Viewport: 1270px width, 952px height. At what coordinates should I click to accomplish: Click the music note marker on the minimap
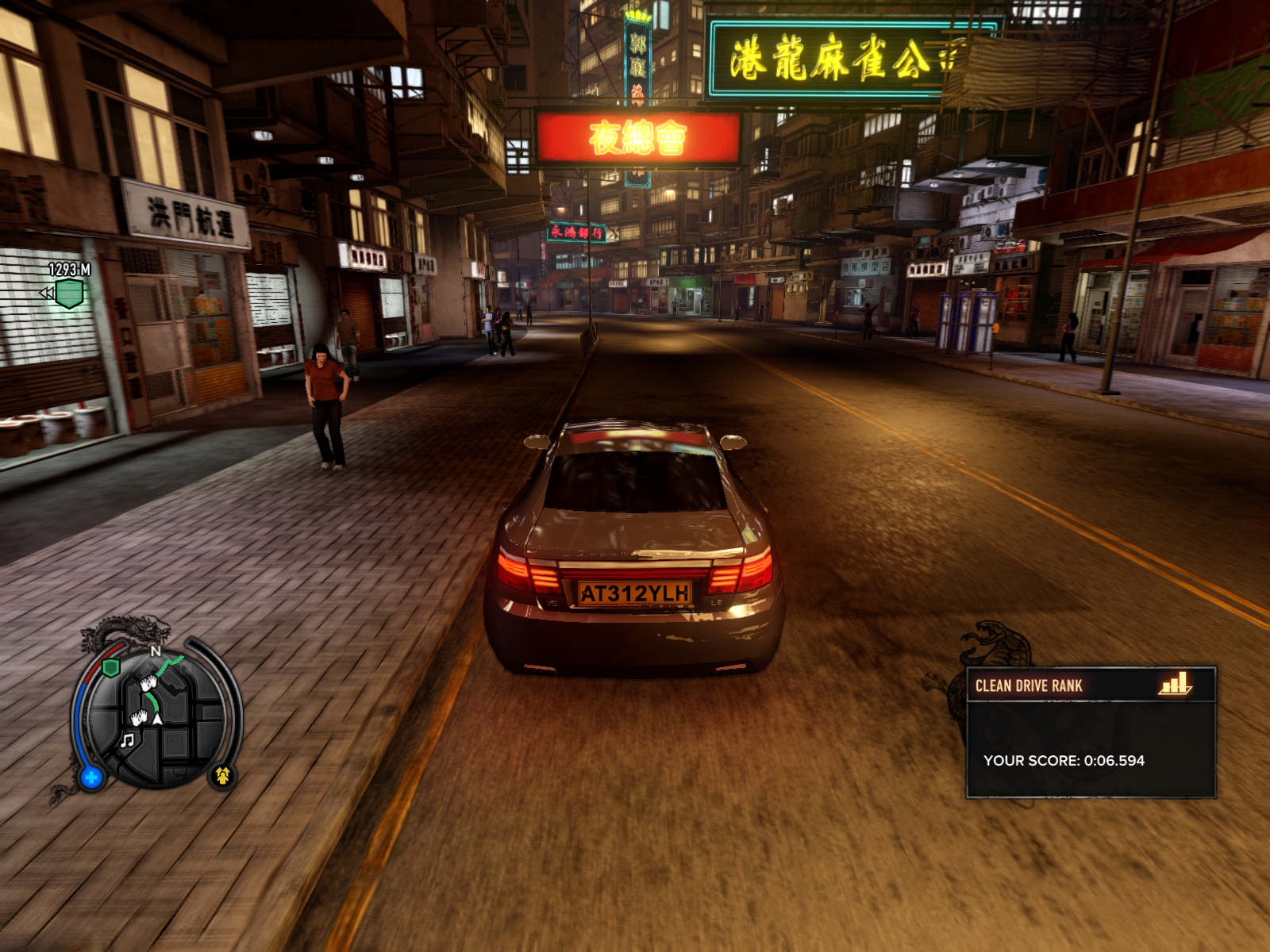pyautogui.click(x=127, y=740)
